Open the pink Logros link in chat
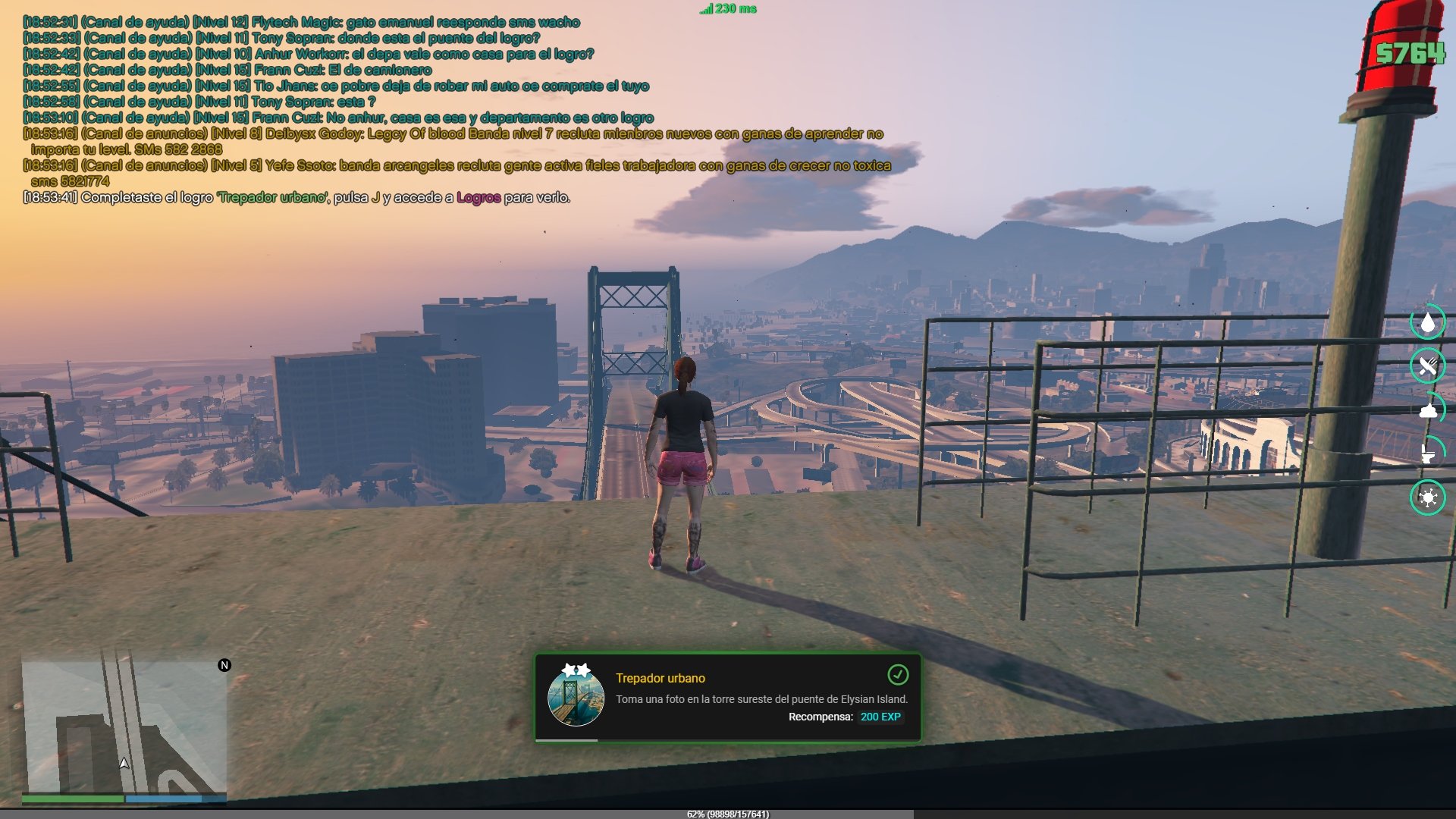This screenshot has height=819, width=1456. [478, 198]
